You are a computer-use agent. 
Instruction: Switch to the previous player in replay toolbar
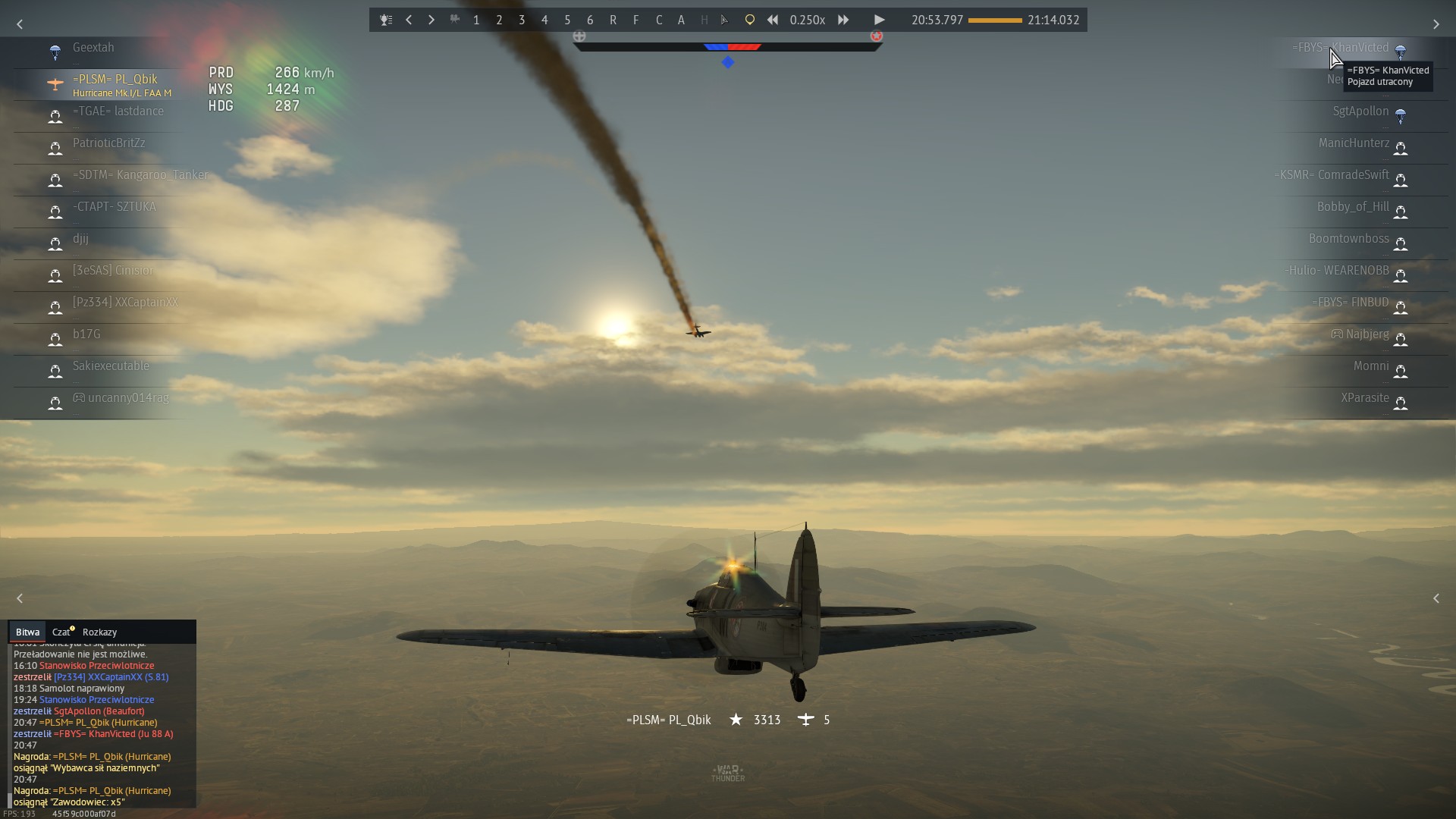click(x=409, y=20)
